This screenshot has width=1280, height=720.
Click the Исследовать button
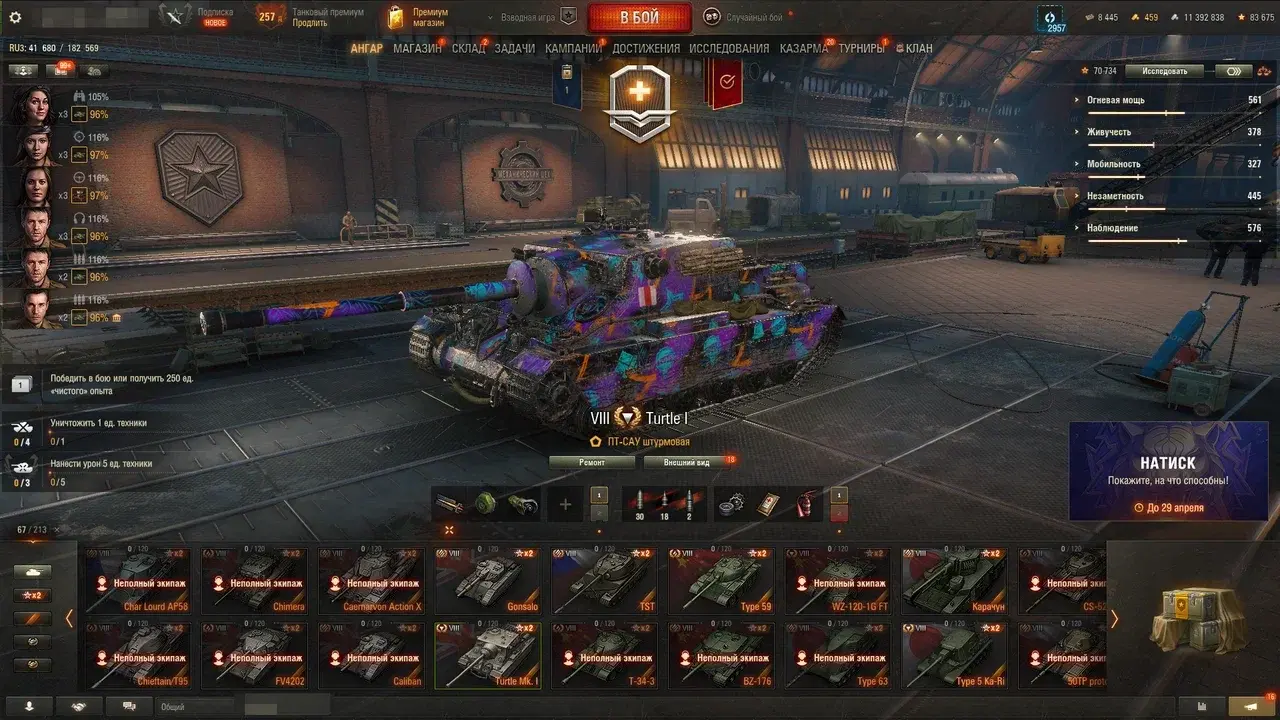[x=1164, y=71]
